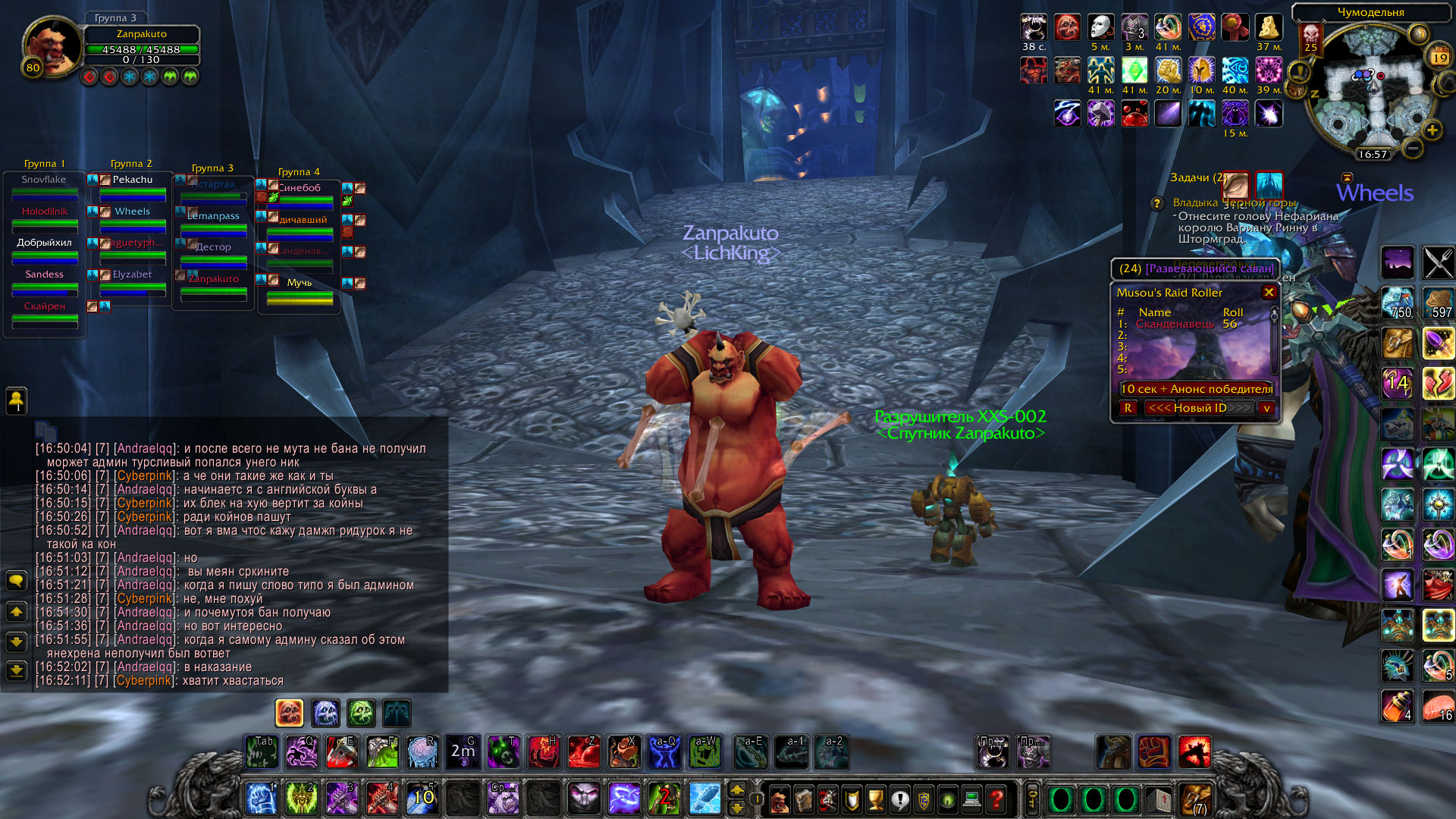Viewport: 1456px width, 819px height.
Task: Open the calendar button showing 19
Action: click(1439, 58)
